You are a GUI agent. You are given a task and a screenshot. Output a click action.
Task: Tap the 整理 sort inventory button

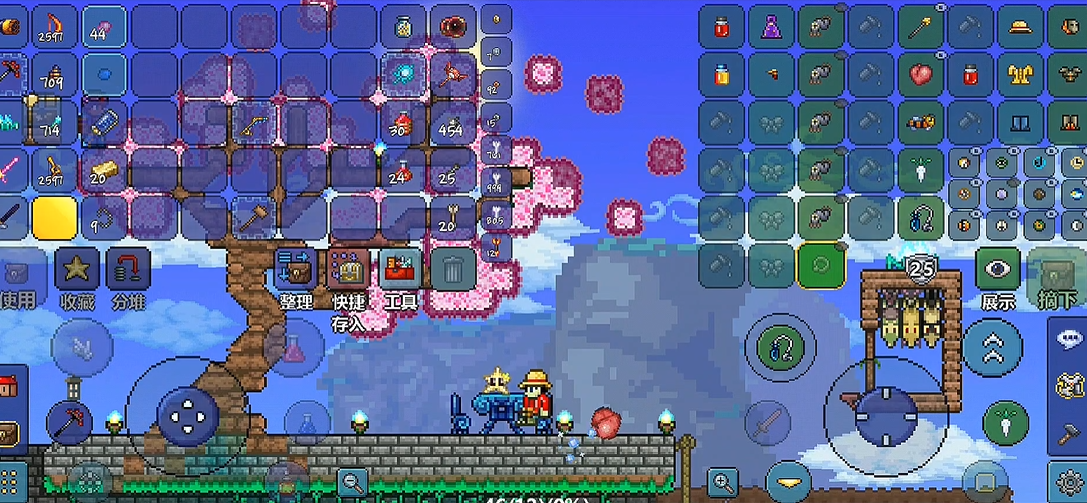click(297, 270)
